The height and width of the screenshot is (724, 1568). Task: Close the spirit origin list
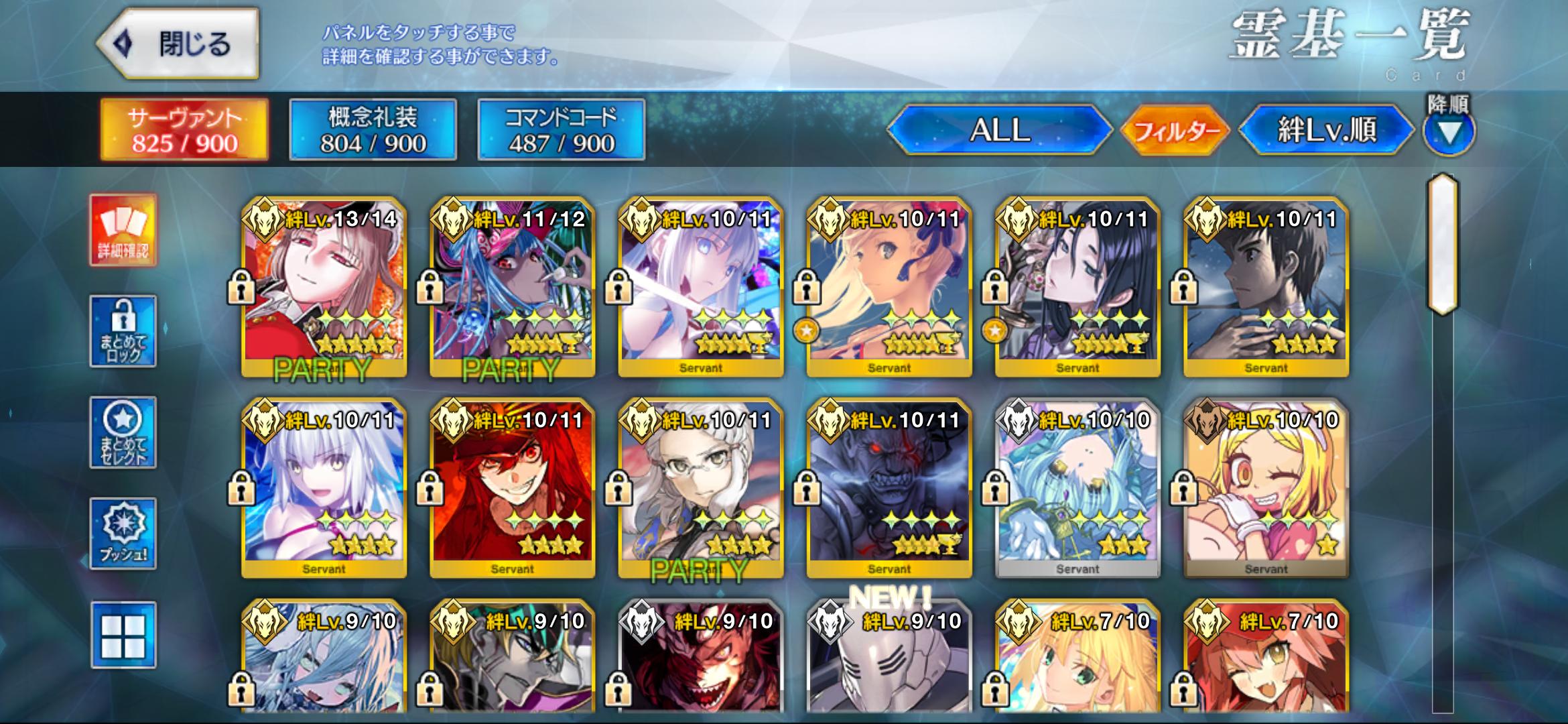178,44
